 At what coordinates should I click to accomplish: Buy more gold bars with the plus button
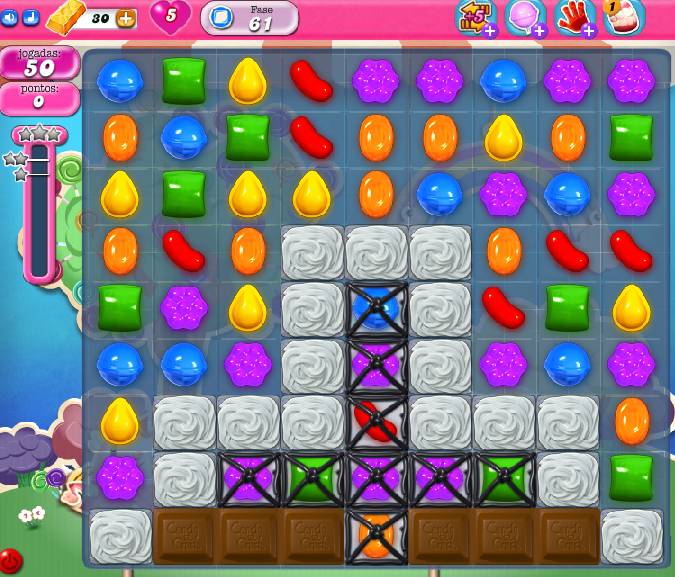(126, 18)
